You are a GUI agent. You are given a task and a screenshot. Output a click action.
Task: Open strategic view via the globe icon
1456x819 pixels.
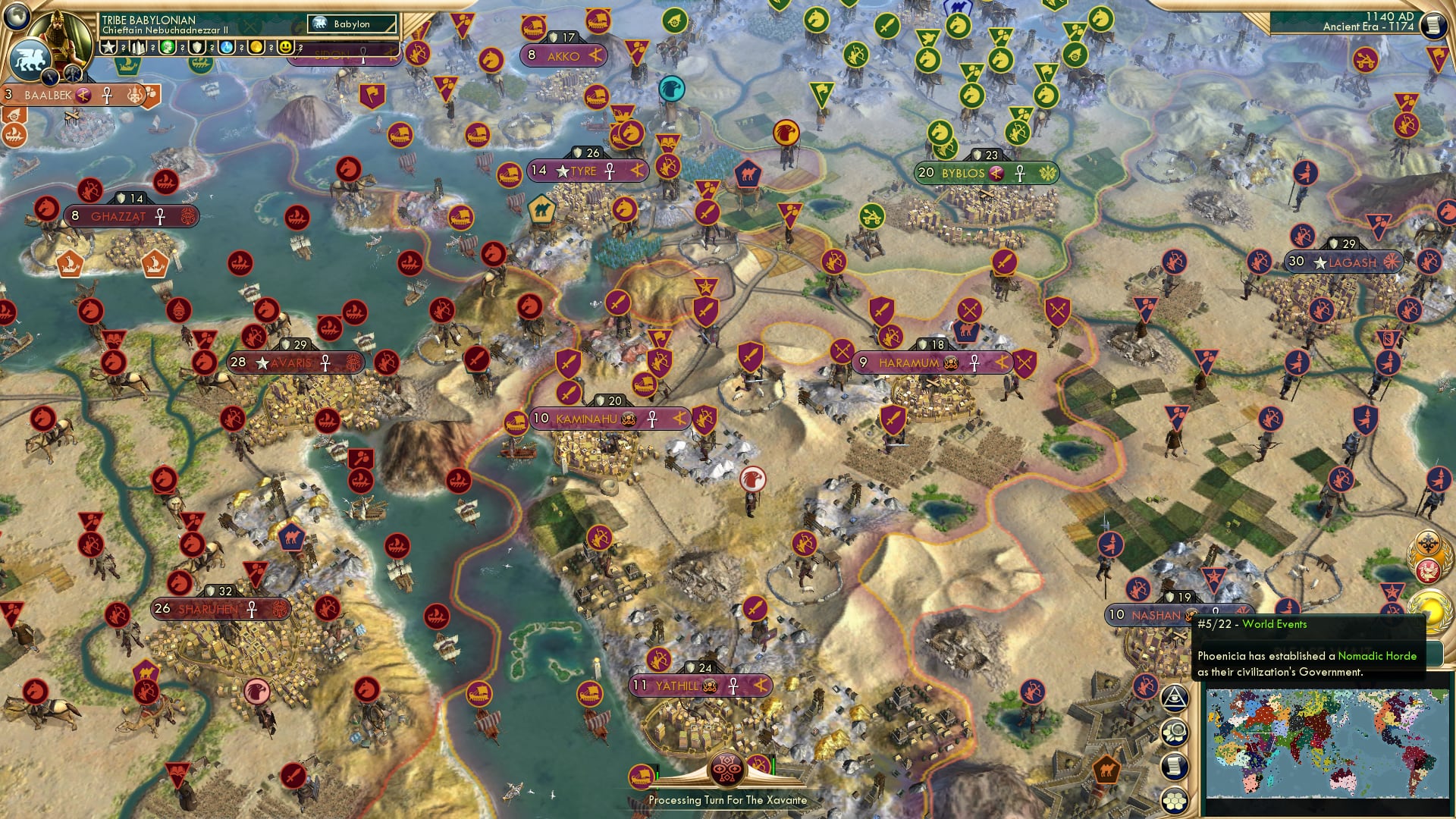tap(17, 16)
